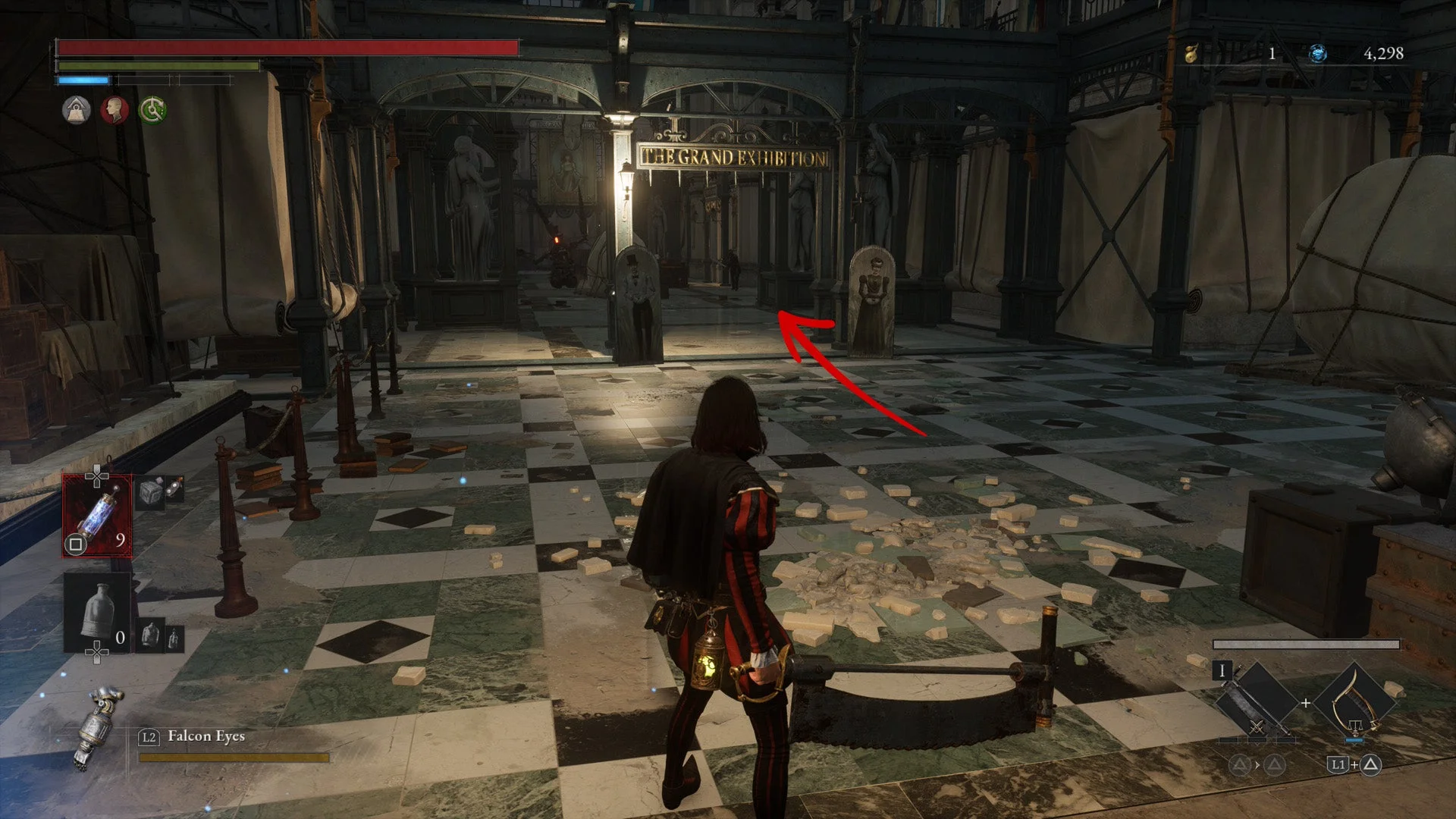
Task: Select the blue Ergo currency icon
Action: point(1318,53)
